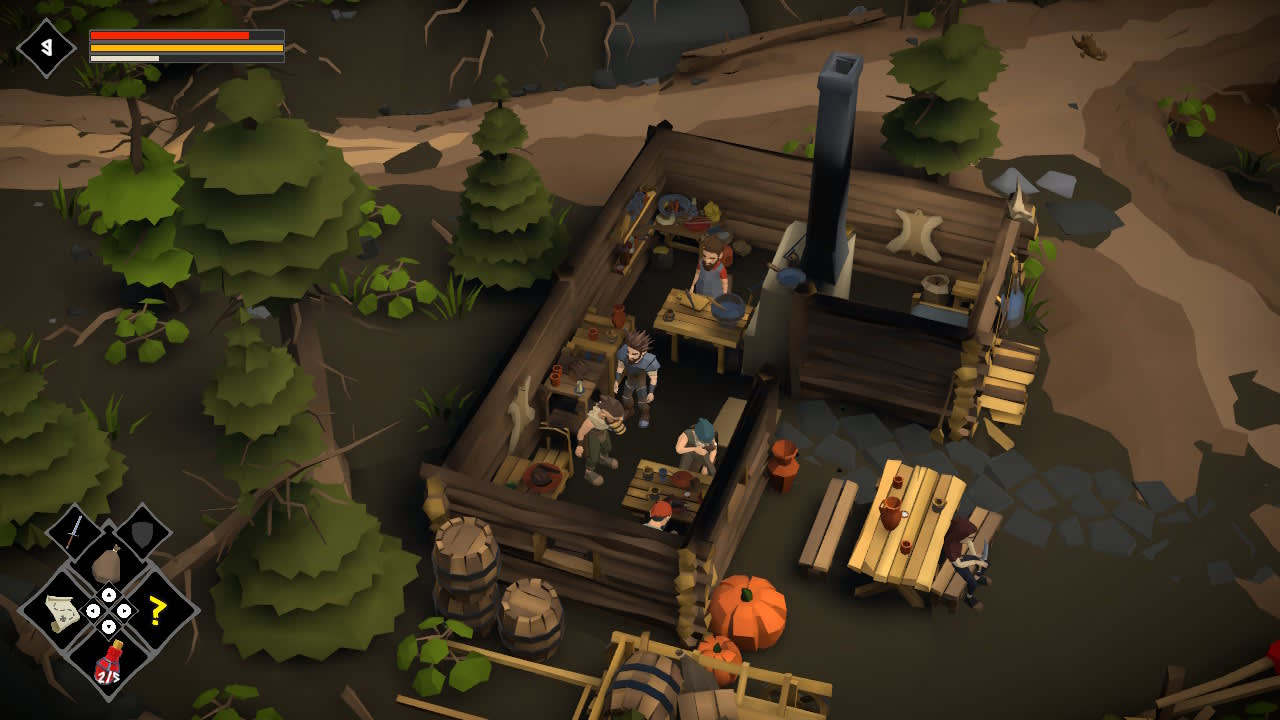
Task: Select the sack icon between sword and shield
Action: tap(106, 562)
